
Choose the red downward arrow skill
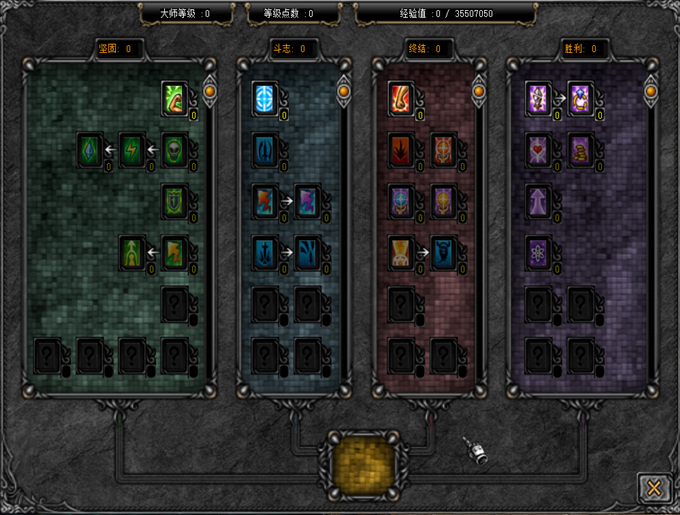coord(402,150)
